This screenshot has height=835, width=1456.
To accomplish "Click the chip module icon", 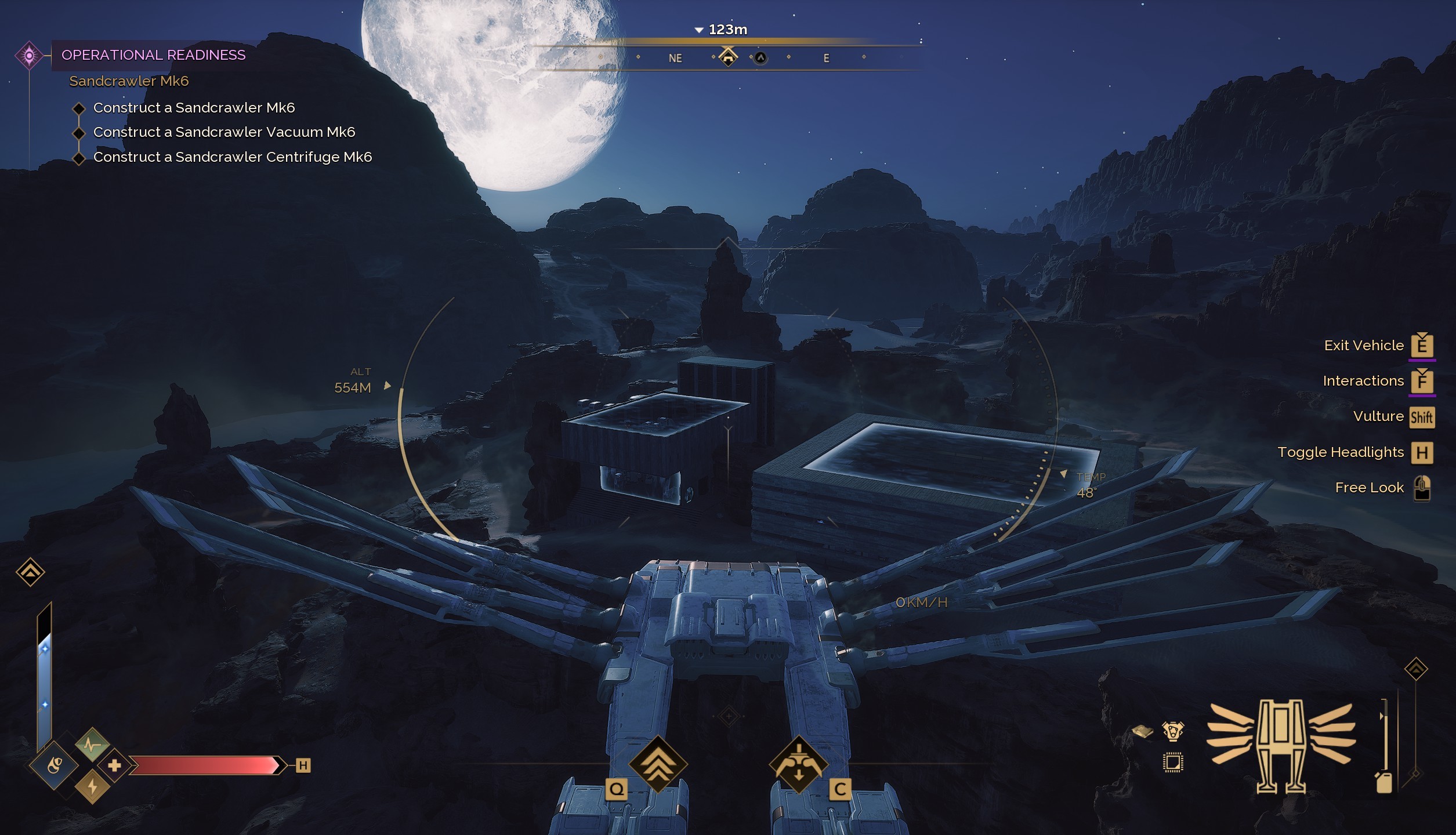I will (x=1172, y=763).
